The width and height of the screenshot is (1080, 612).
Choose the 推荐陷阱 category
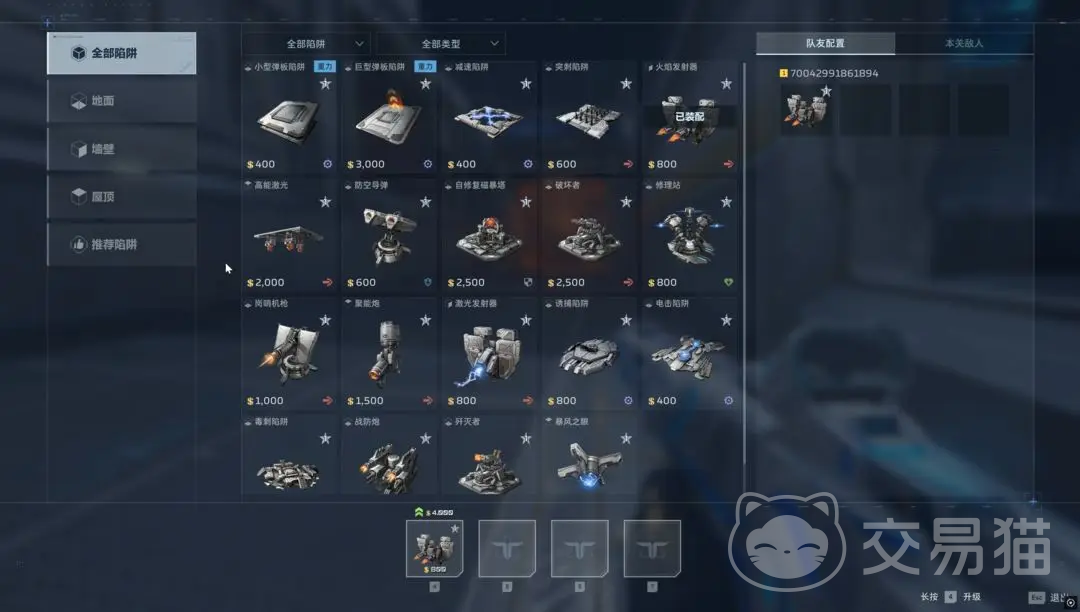tap(121, 244)
